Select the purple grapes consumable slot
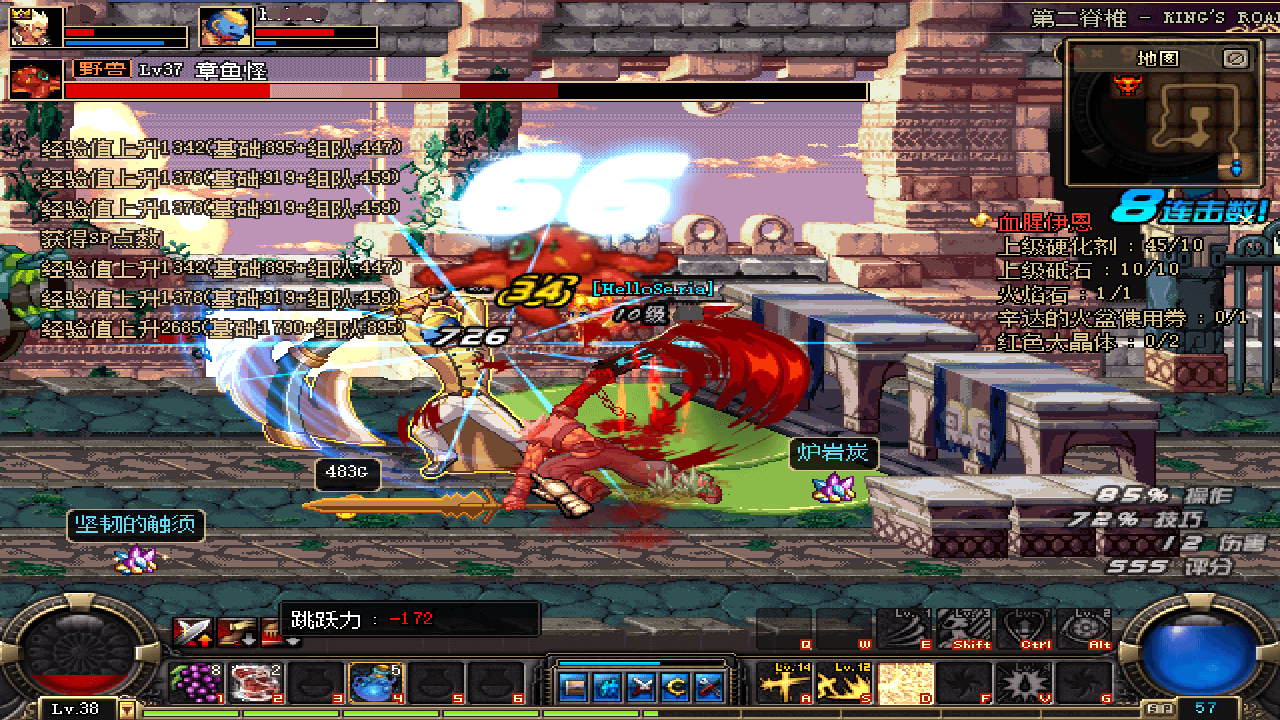 pos(195,683)
